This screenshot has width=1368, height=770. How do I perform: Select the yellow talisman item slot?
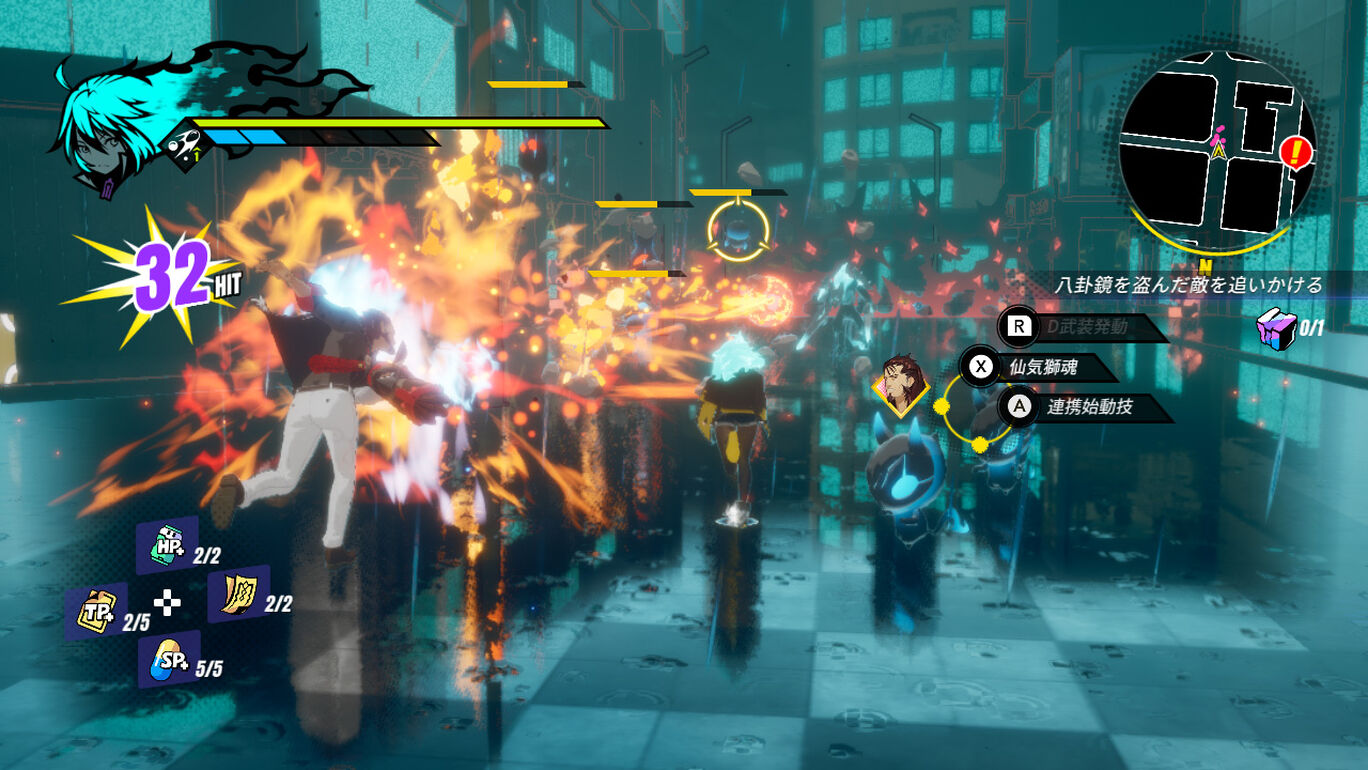coord(238,593)
